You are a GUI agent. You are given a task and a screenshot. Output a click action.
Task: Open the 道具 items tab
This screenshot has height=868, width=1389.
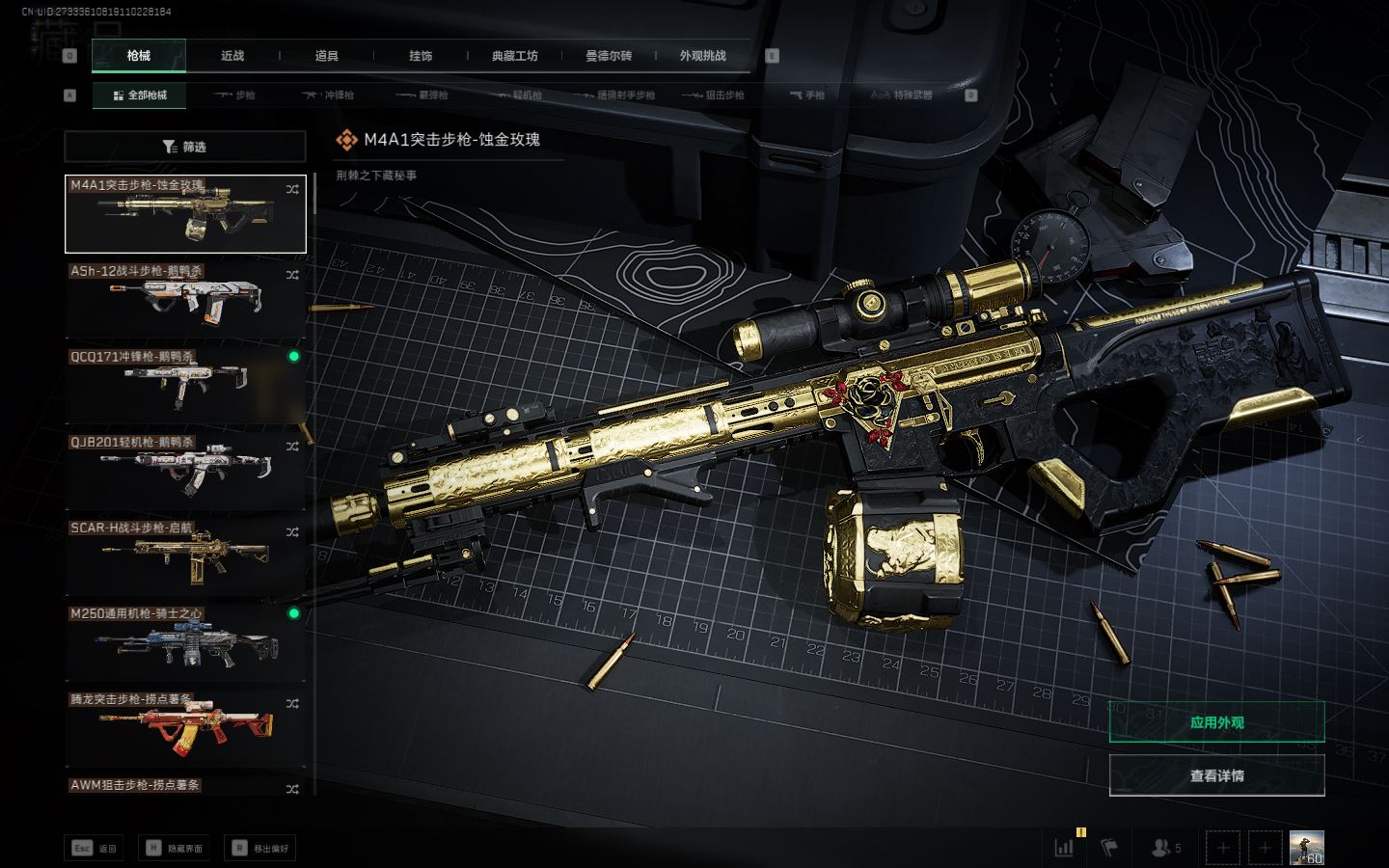327,56
